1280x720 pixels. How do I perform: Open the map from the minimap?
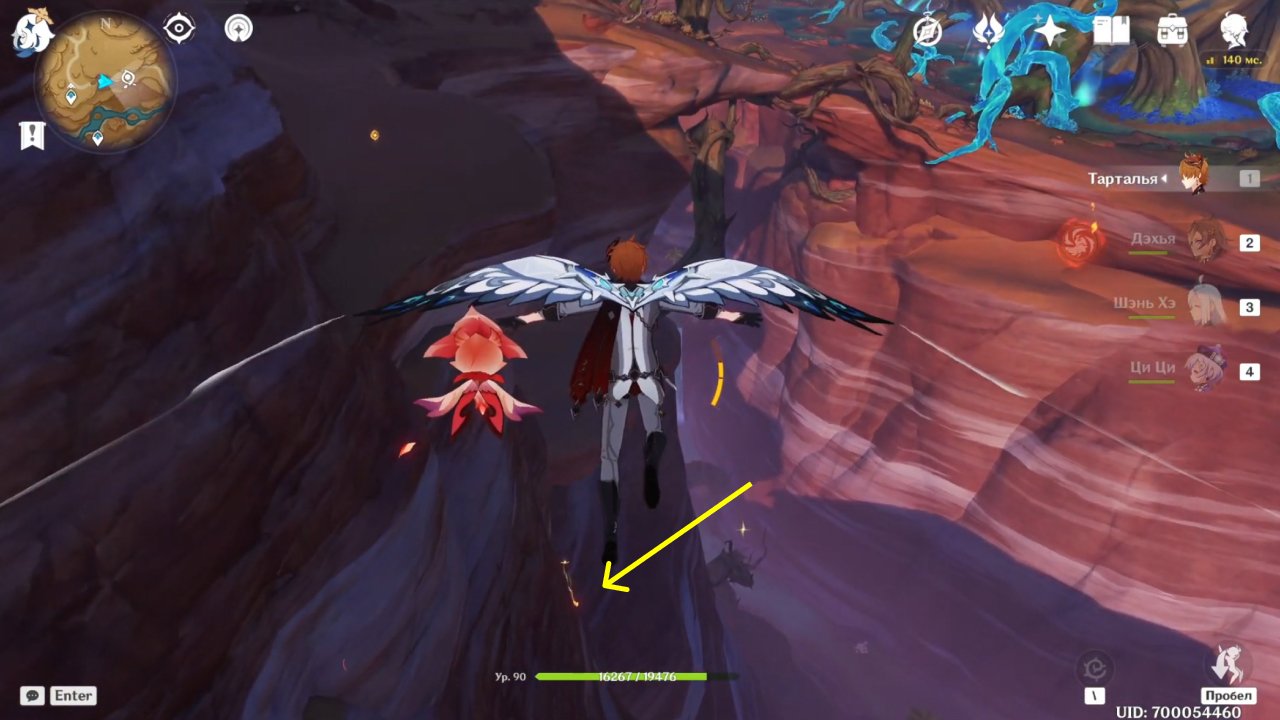coord(104,82)
